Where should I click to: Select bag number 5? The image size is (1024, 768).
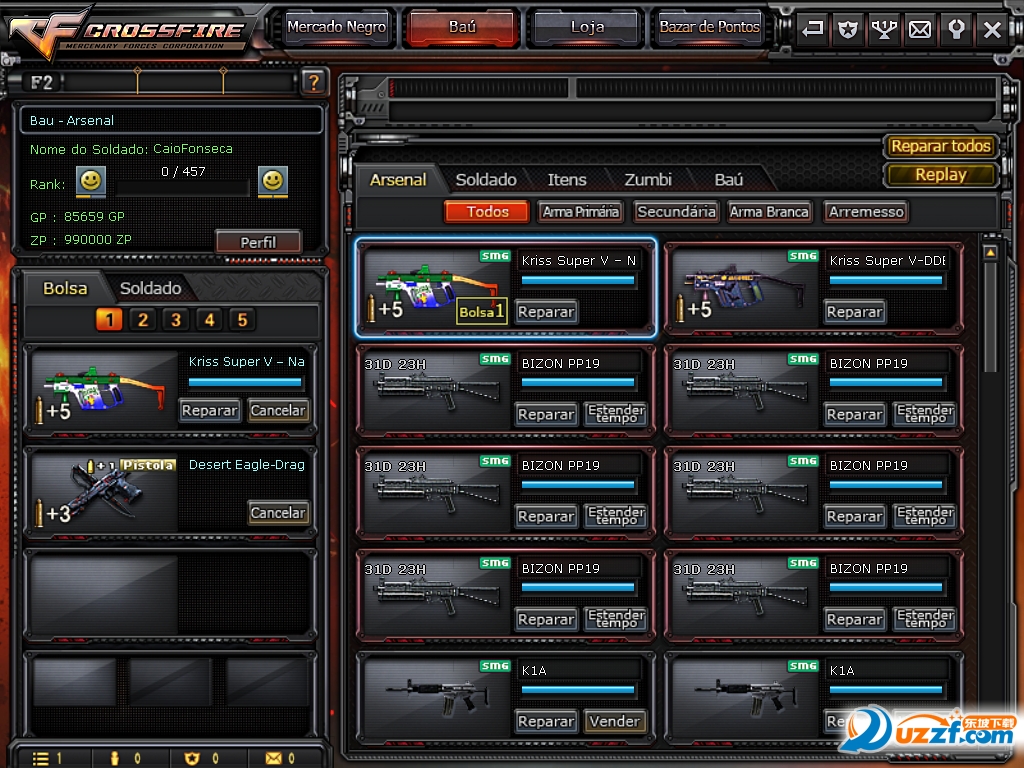click(241, 320)
